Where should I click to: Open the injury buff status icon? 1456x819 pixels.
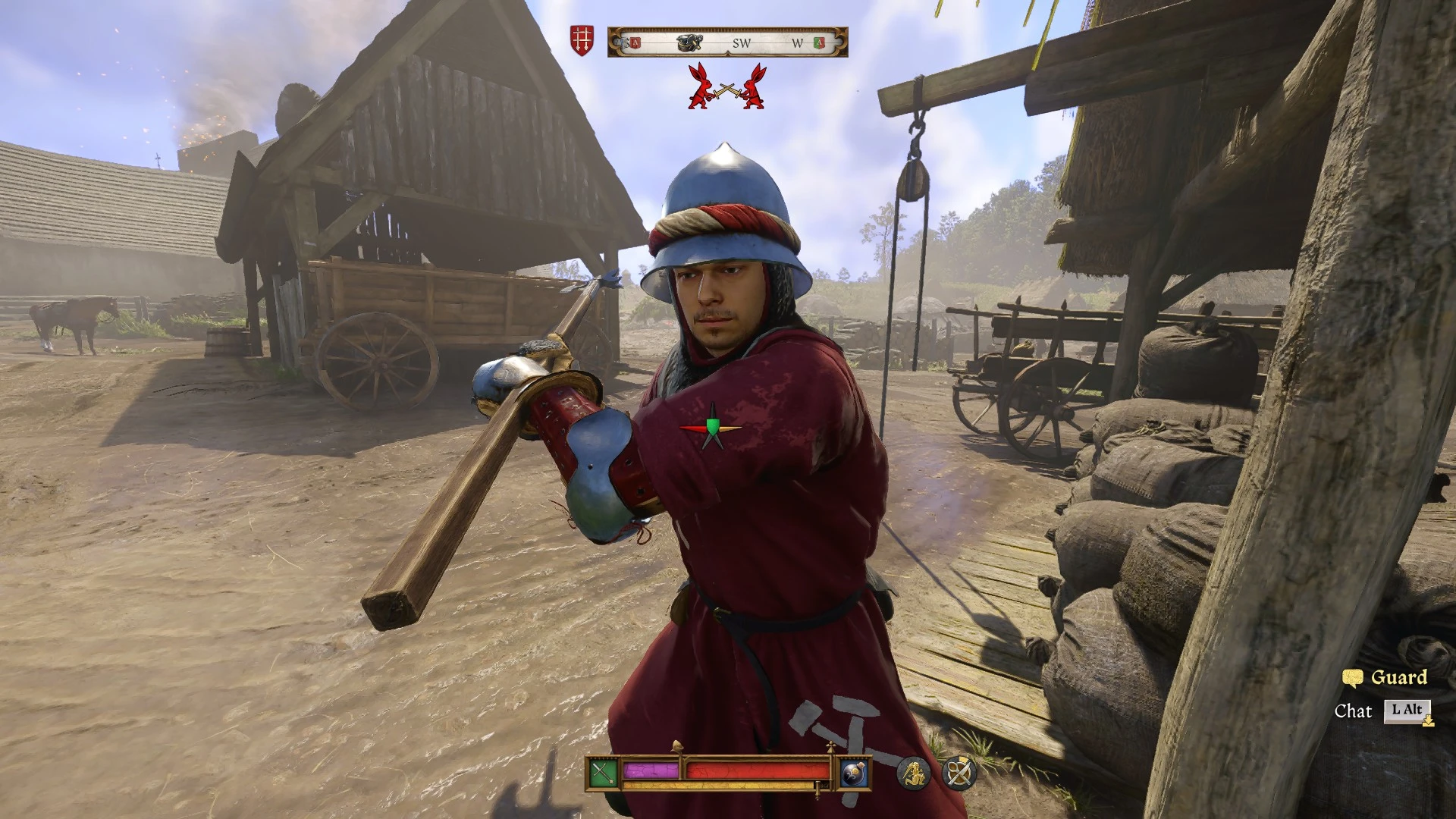[x=912, y=774]
